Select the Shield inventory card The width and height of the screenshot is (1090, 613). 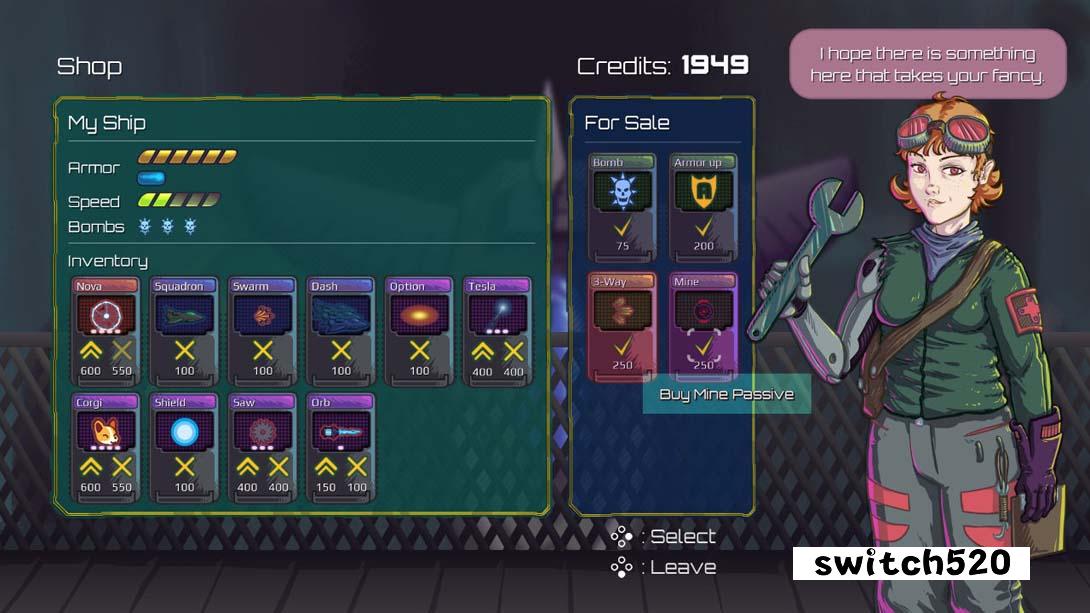click(184, 446)
